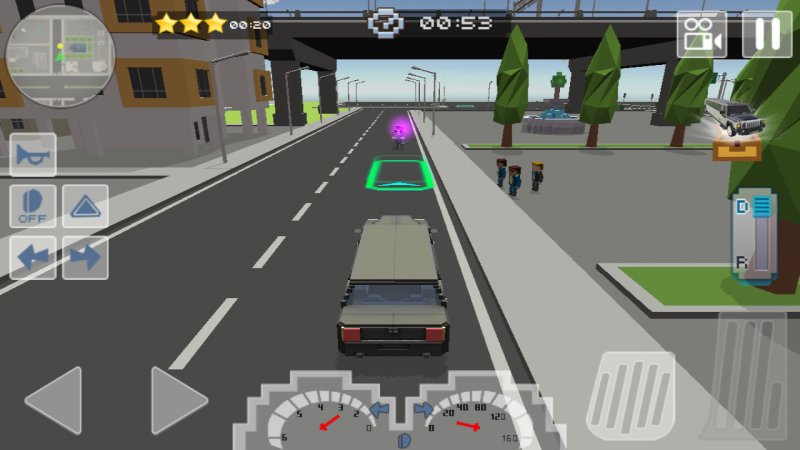Honk the horn button

tap(33, 155)
